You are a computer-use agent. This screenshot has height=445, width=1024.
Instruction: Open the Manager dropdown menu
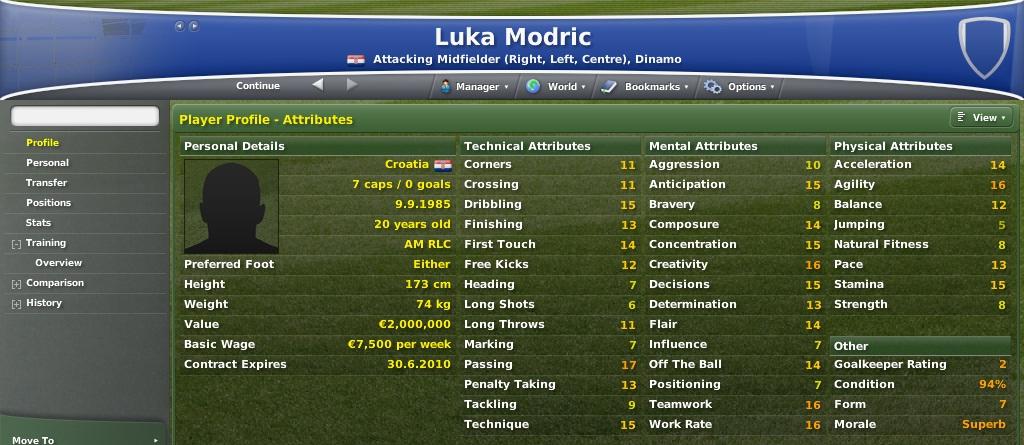(x=473, y=87)
